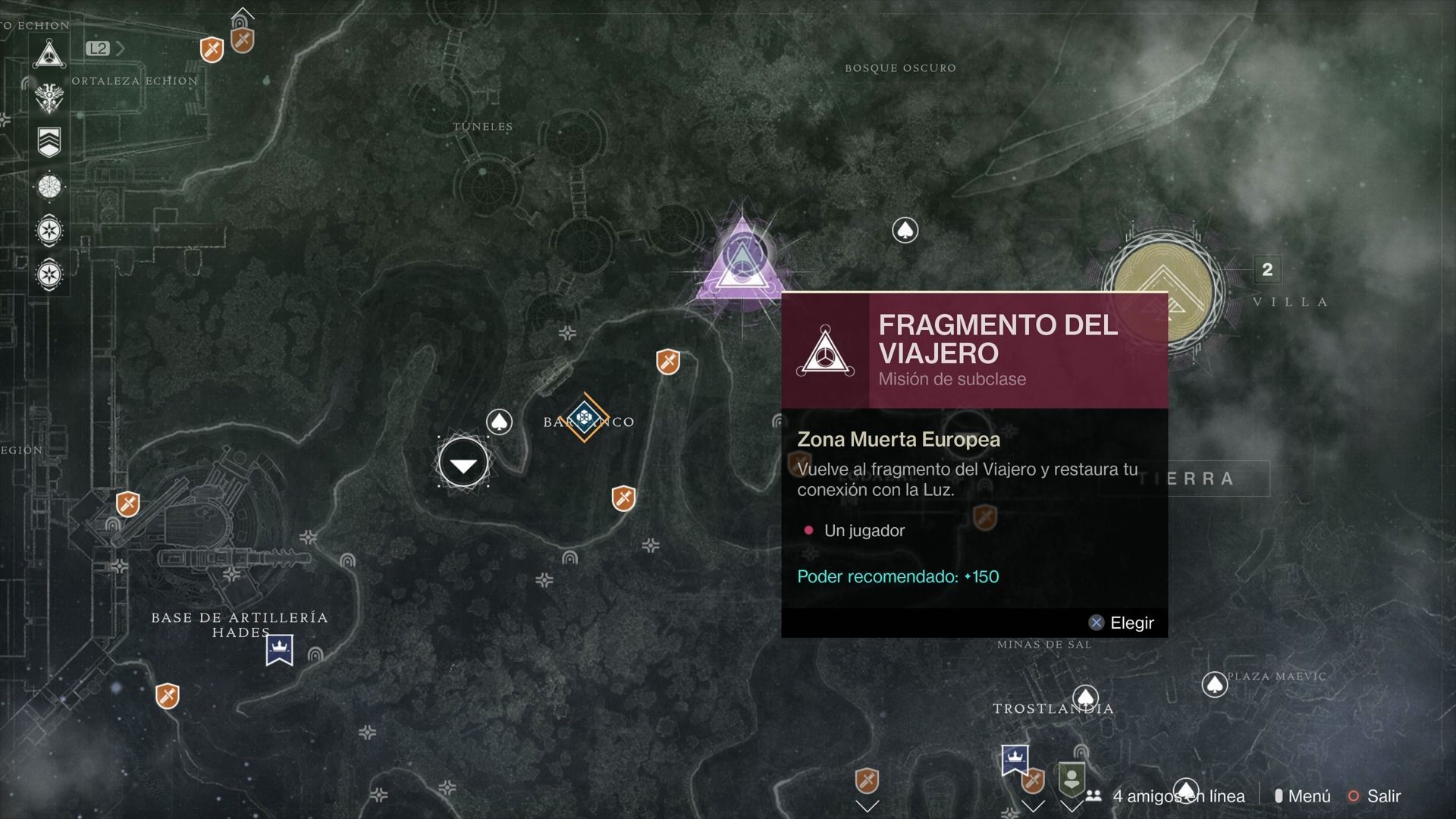Select the diamond marker over the Barranco label
Viewport: 1456px width, 819px height.
coord(584,417)
